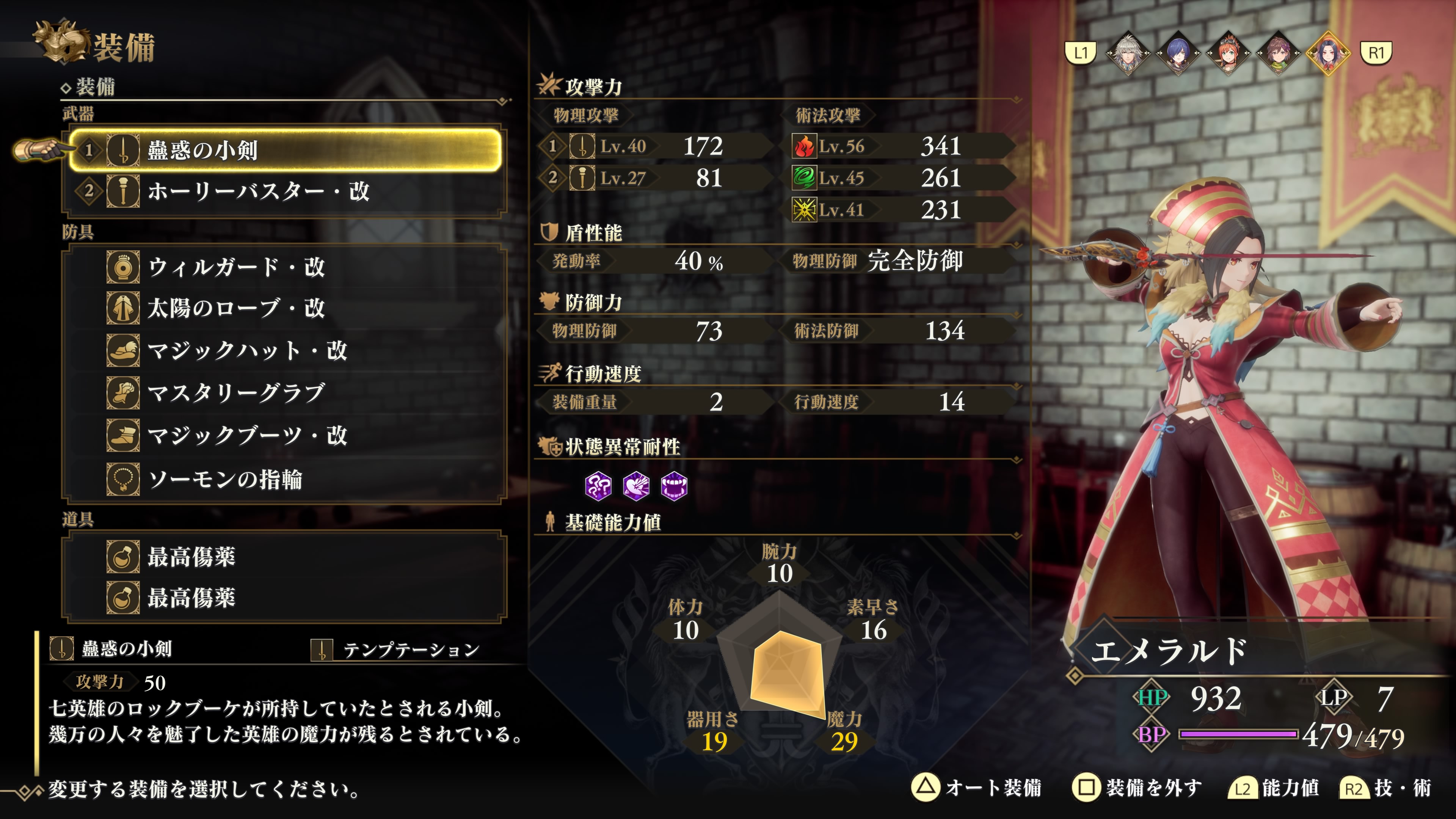Select Emerald's highlighted portrait

click(1328, 53)
